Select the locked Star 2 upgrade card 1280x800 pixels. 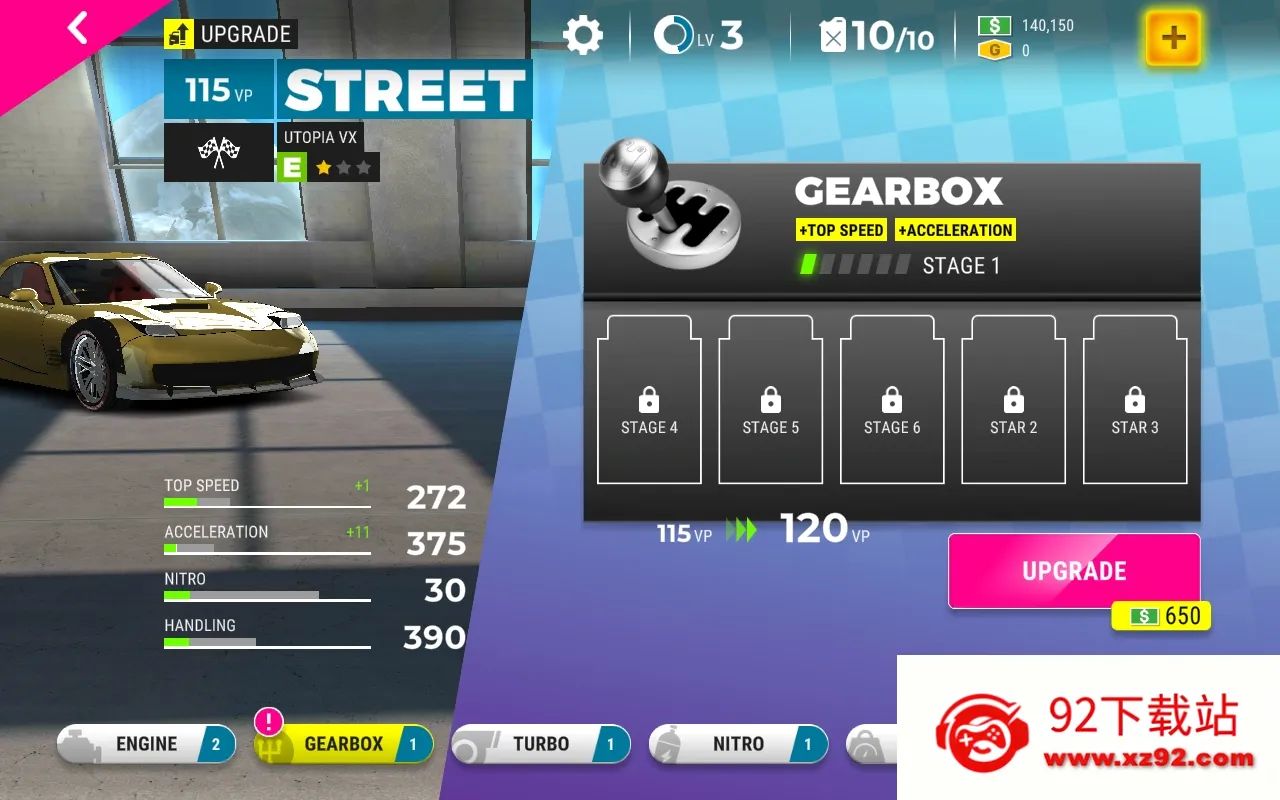click(x=1013, y=398)
